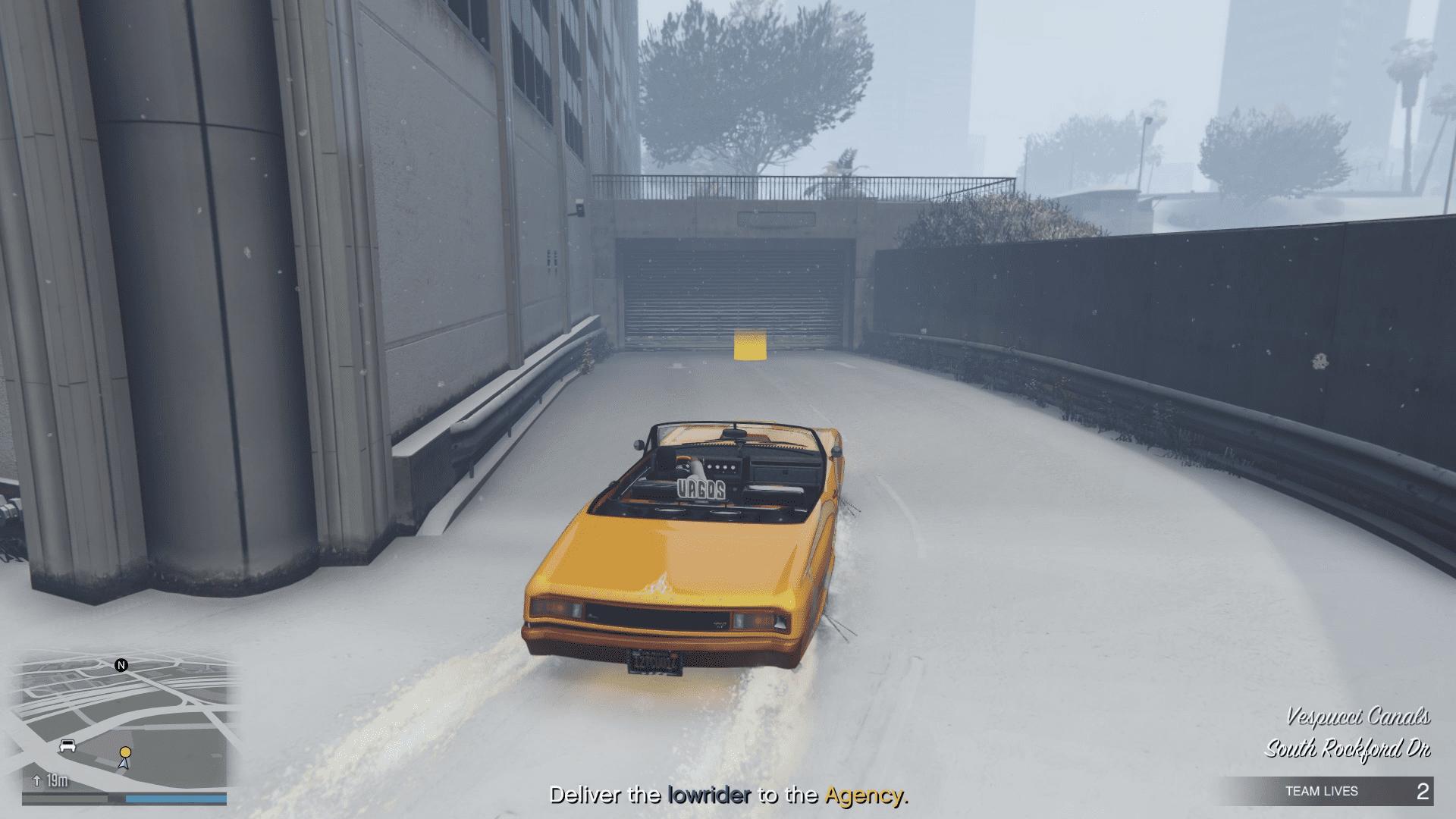Click the north compass marker on the minimap
The height and width of the screenshot is (819, 1456).
(x=121, y=665)
